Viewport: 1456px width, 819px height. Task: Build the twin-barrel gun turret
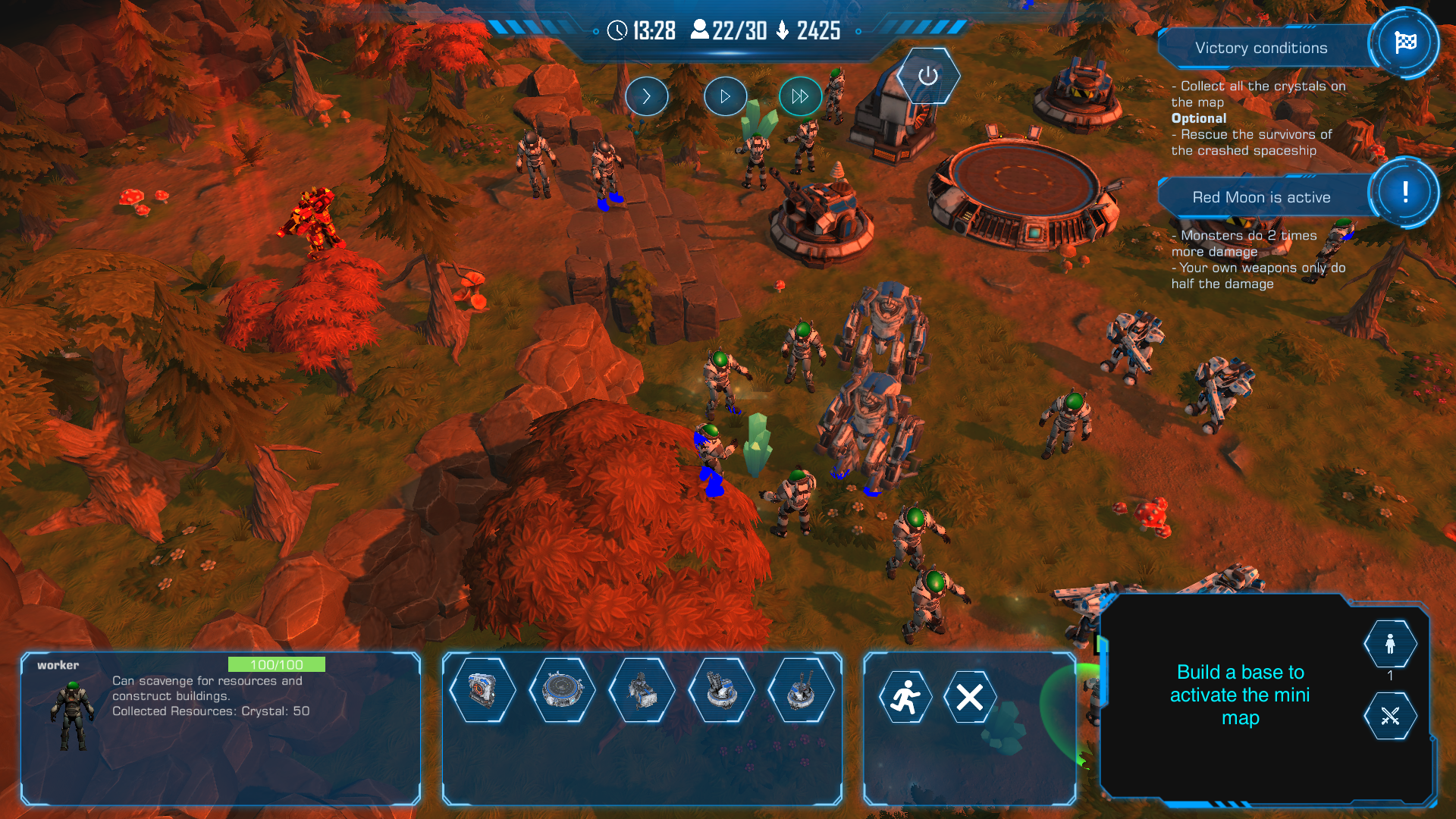801,690
